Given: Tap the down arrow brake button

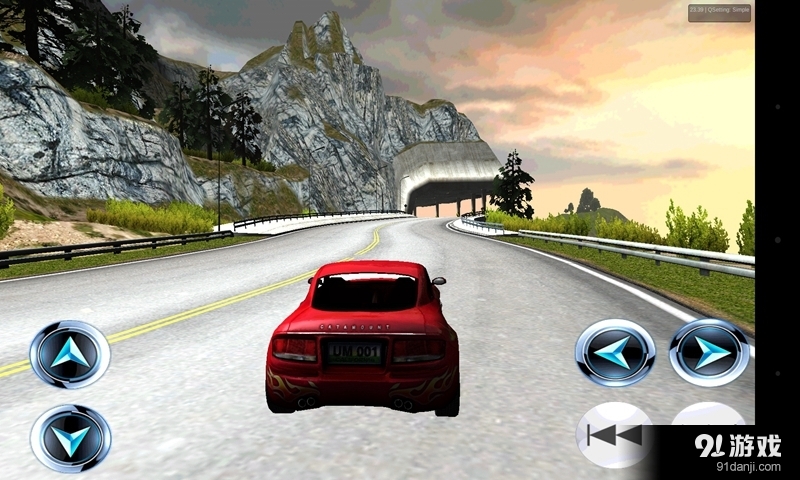Looking at the screenshot, I should (70, 437).
